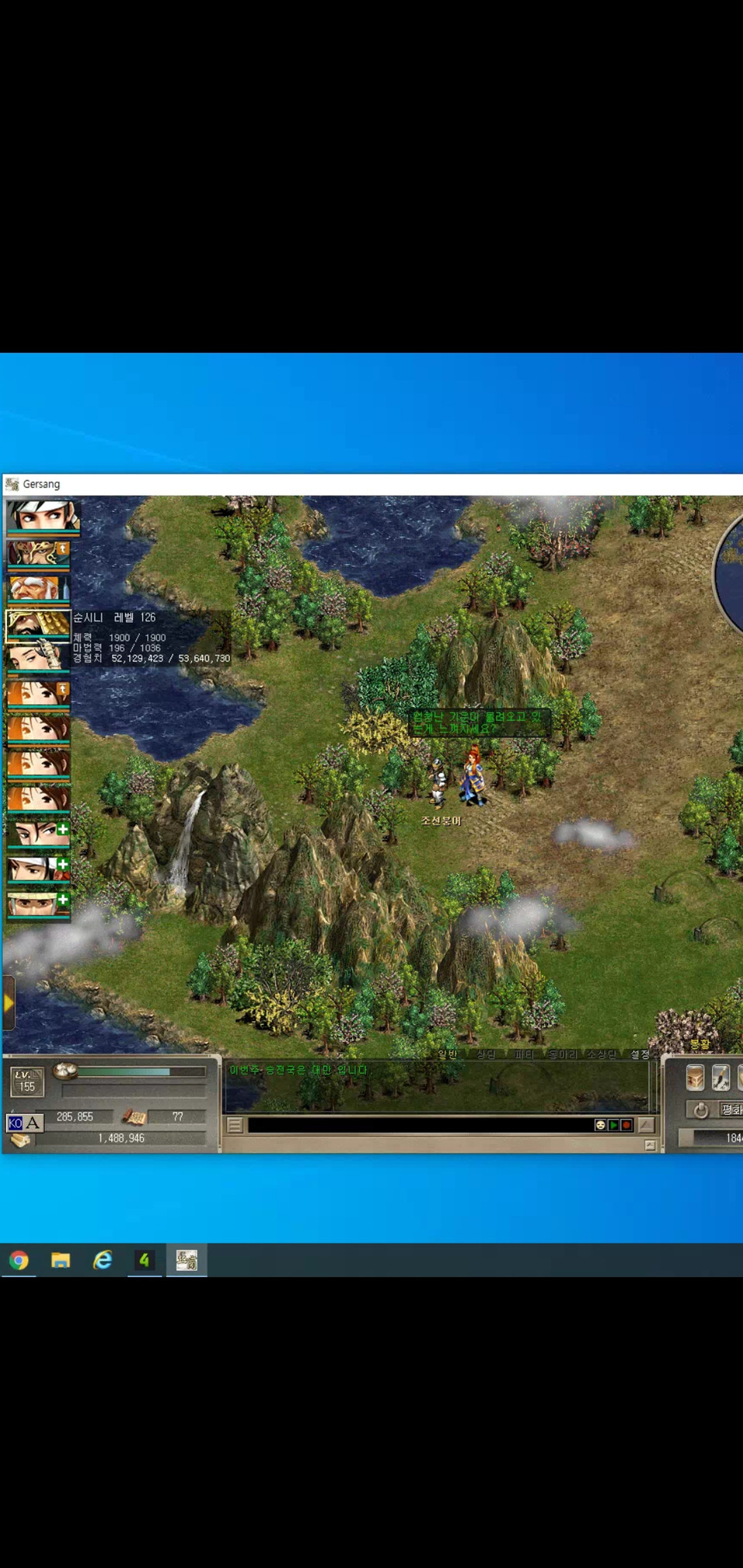Open Google Chrome from the taskbar
Image resolution: width=743 pixels, height=1568 pixels.
pyautogui.click(x=19, y=1260)
